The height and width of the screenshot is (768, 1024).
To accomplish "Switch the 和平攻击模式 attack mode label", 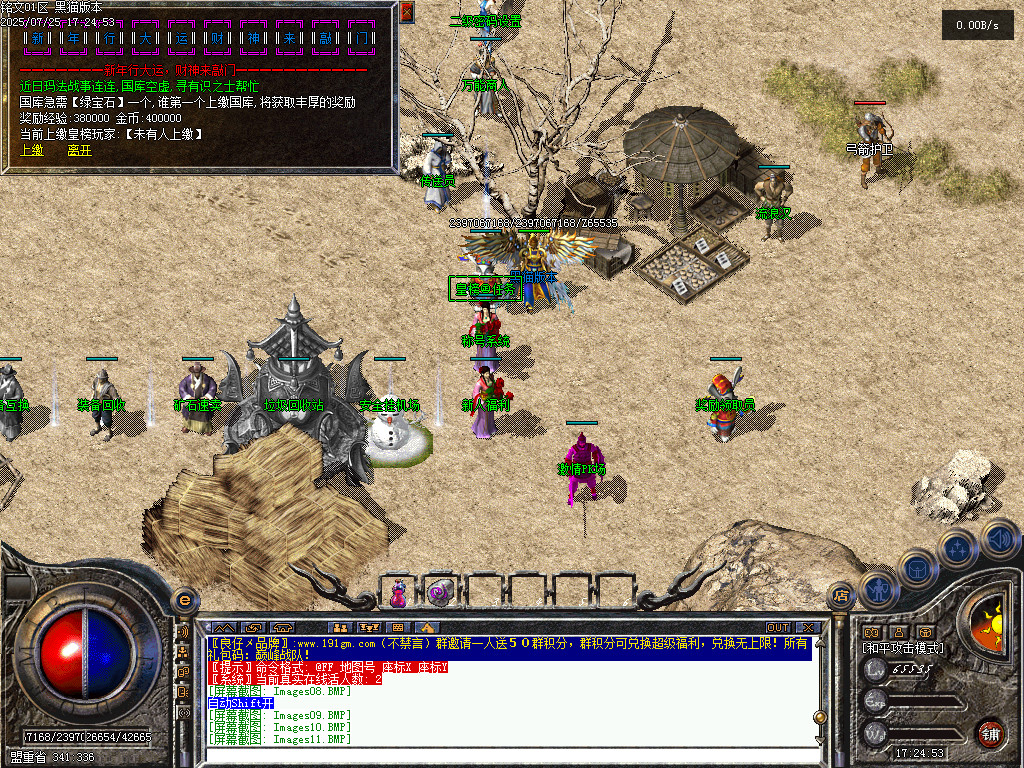I will click(x=902, y=648).
